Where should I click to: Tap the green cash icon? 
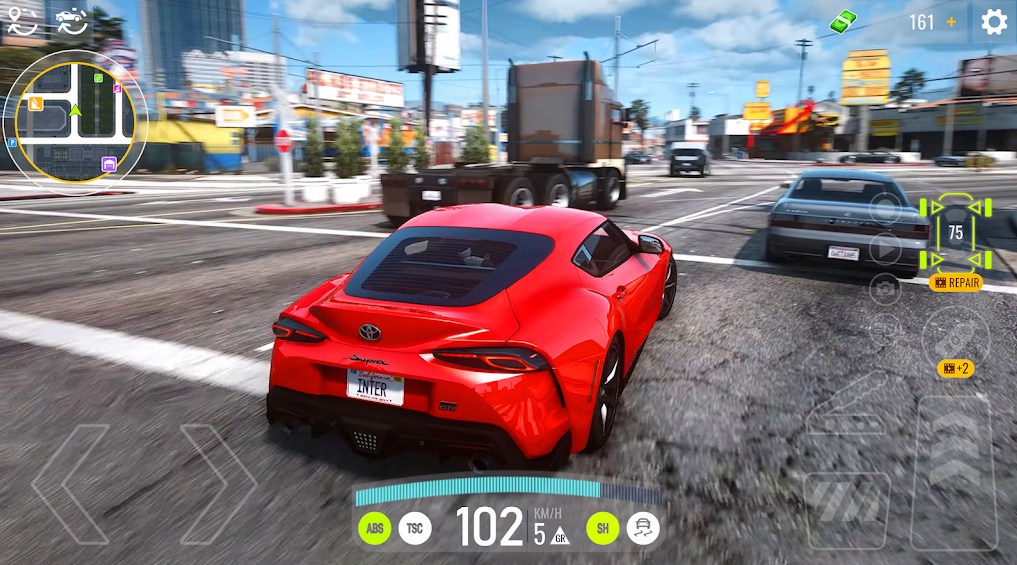pos(844,21)
